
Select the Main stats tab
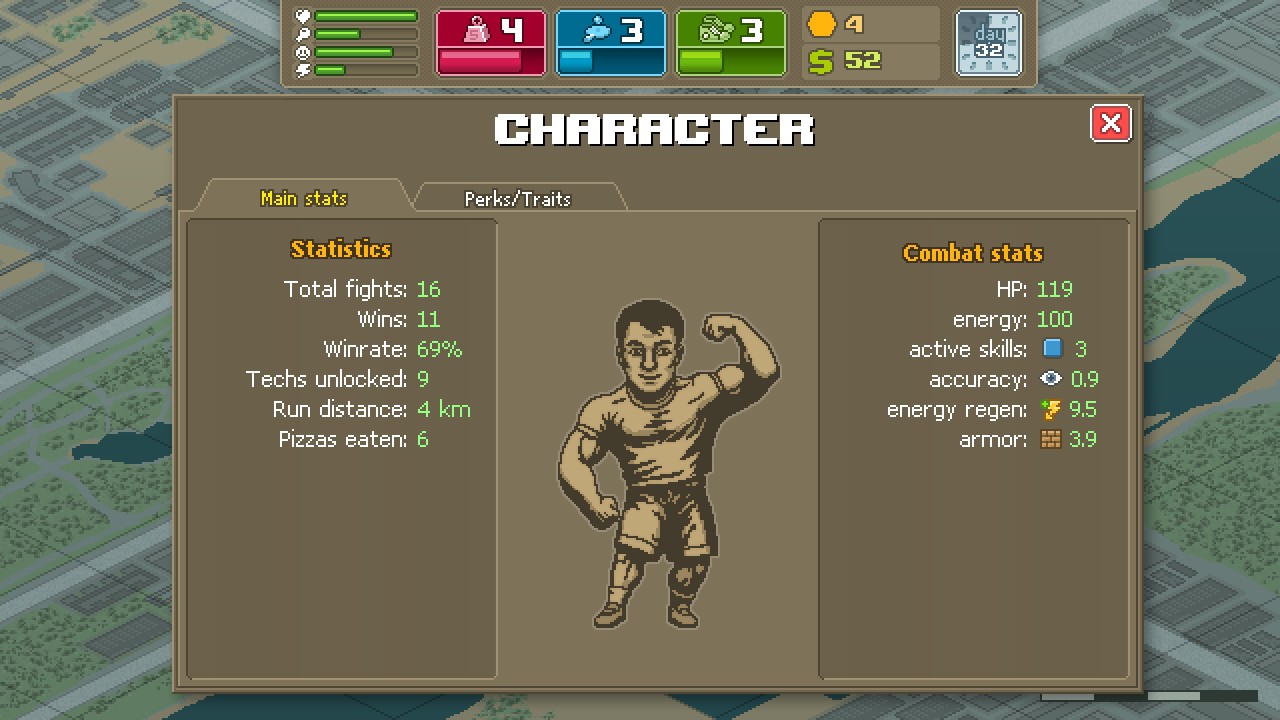[x=303, y=198]
